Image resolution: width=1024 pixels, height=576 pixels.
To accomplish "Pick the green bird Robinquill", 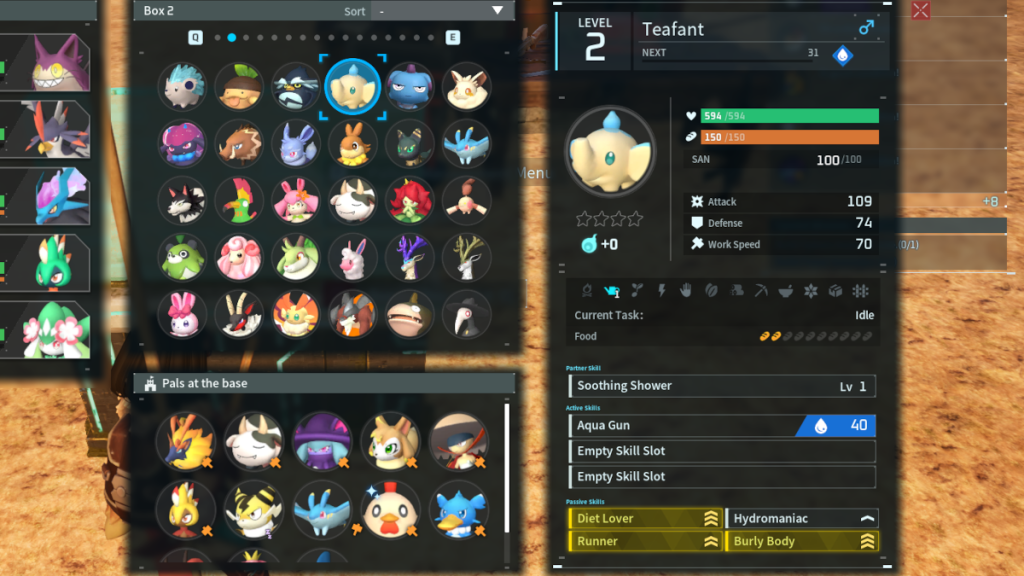I will (x=239, y=201).
